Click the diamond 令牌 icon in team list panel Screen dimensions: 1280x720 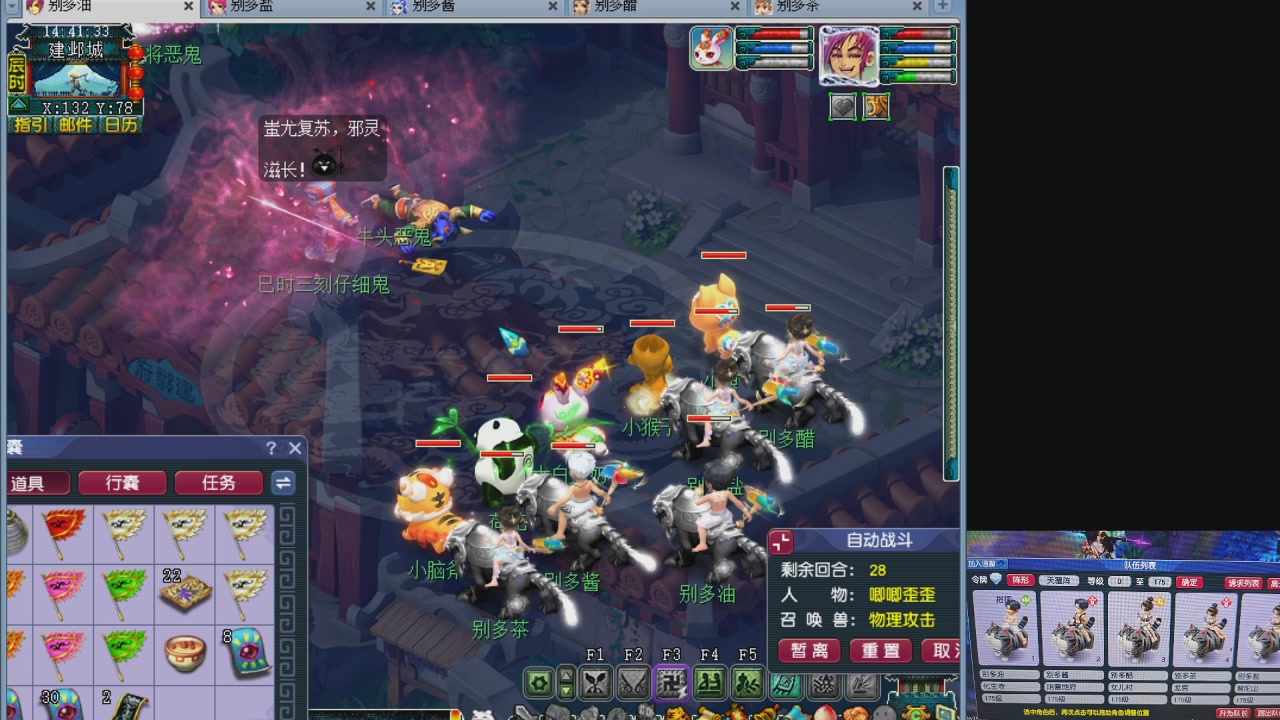click(x=996, y=580)
